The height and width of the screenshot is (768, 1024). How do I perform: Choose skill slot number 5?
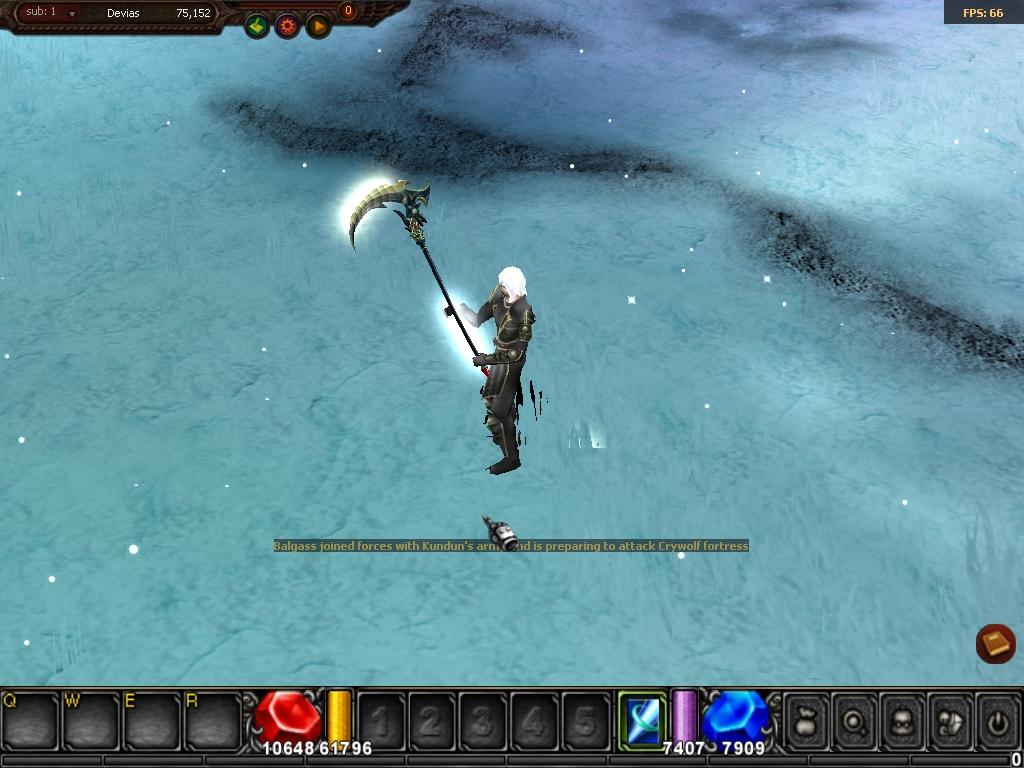[585, 721]
